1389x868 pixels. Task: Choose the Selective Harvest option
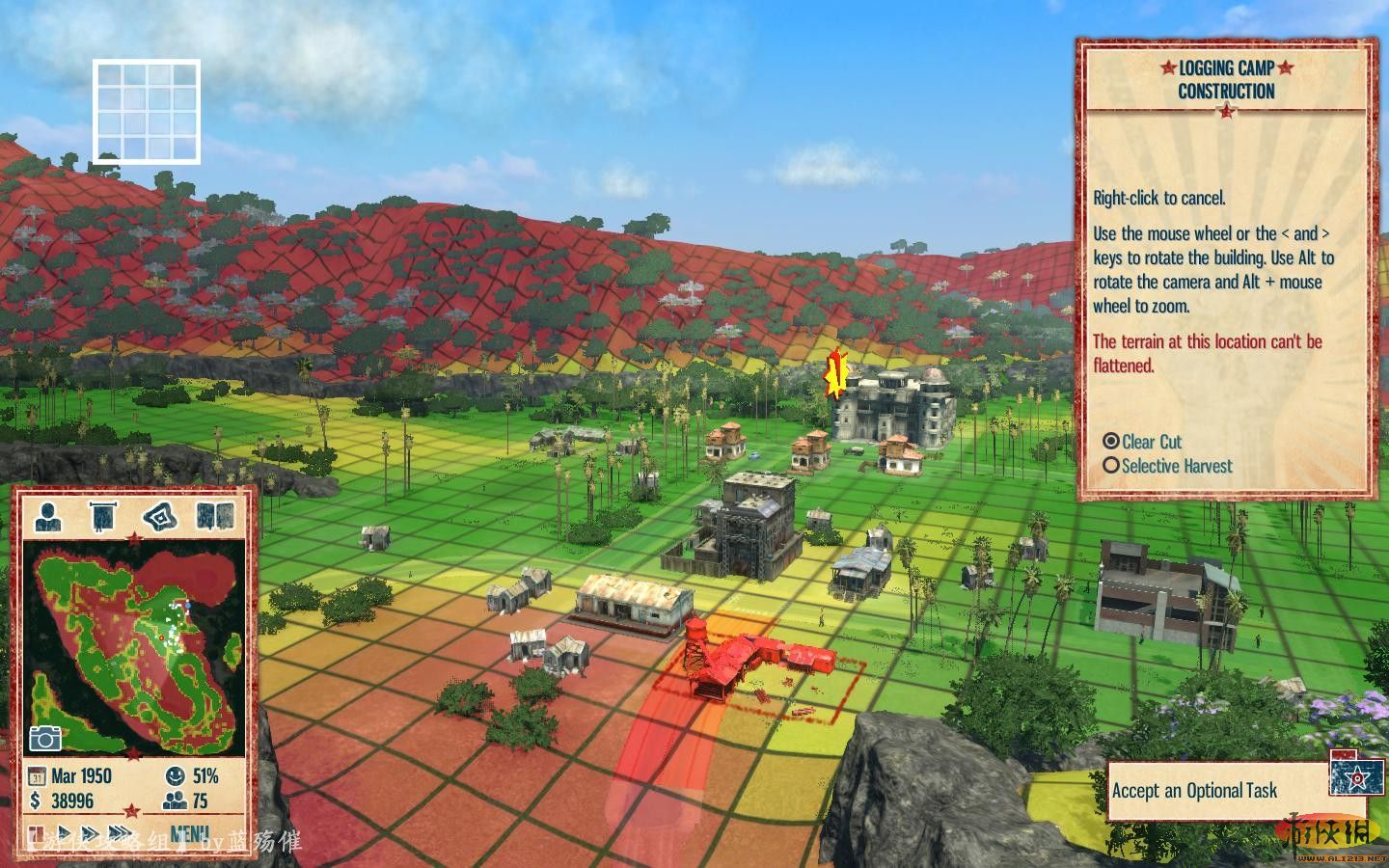tap(1111, 465)
